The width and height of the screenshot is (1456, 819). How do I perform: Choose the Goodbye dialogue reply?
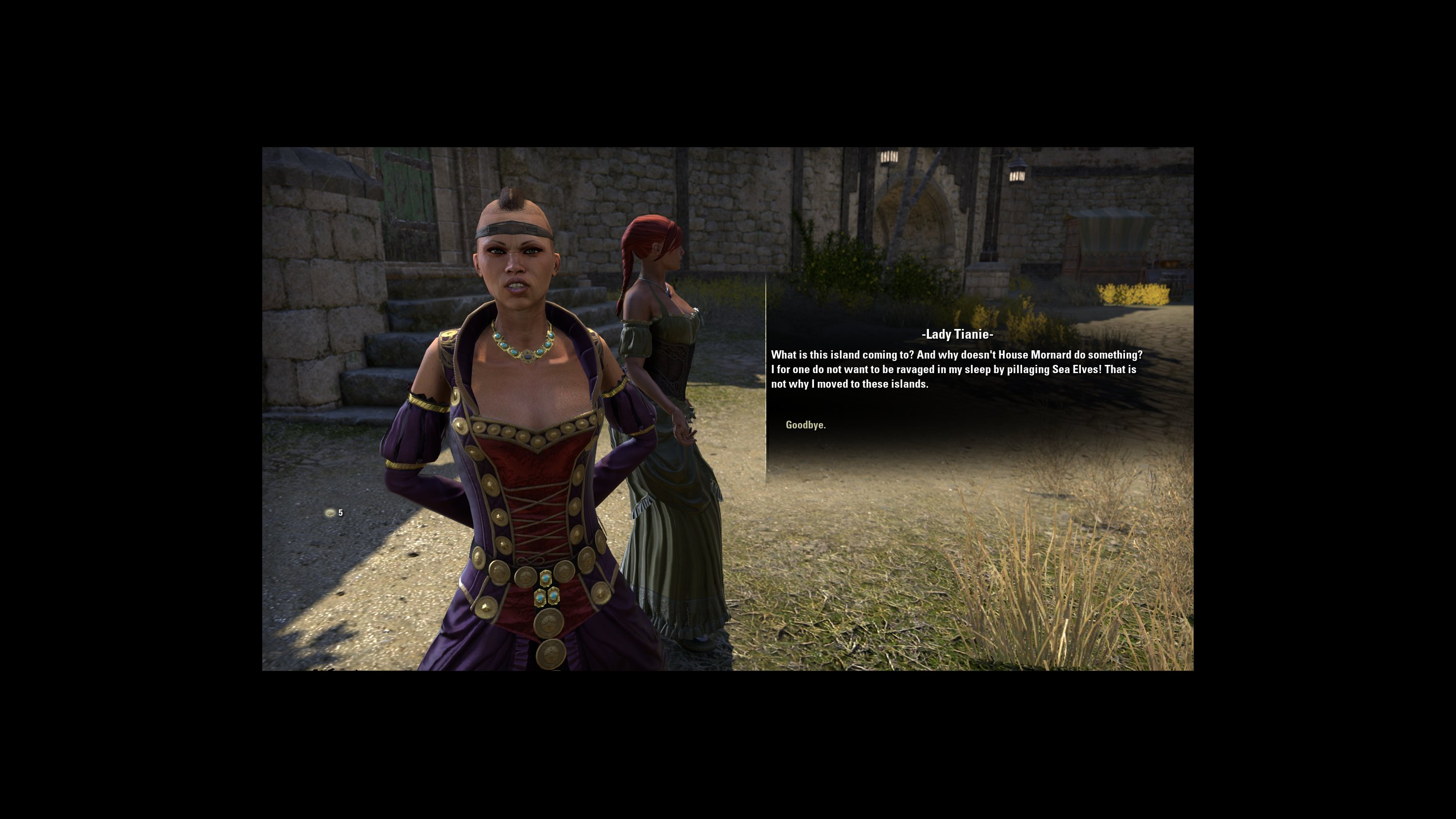point(806,425)
